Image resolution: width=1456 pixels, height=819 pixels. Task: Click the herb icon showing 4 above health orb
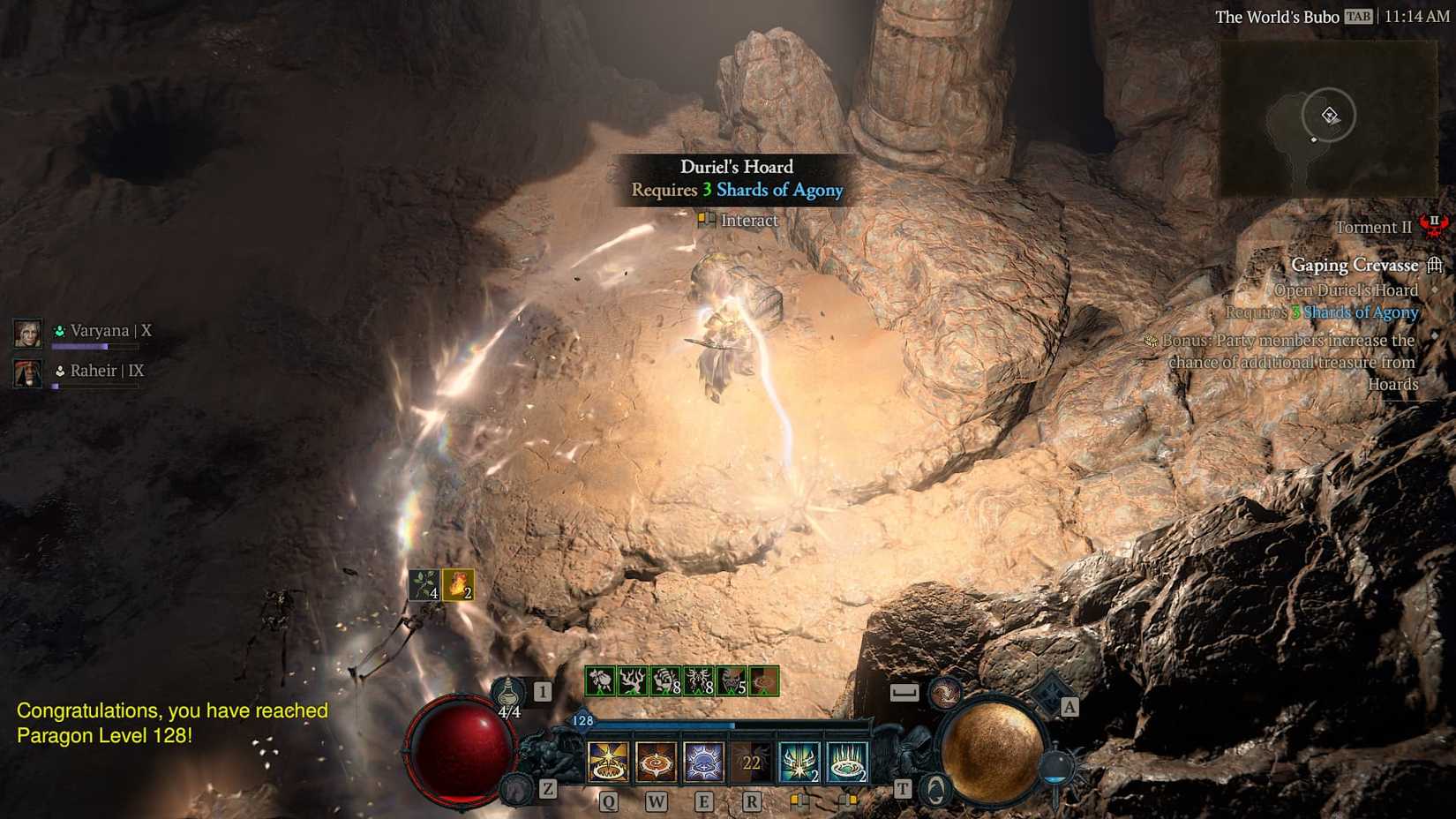[424, 584]
